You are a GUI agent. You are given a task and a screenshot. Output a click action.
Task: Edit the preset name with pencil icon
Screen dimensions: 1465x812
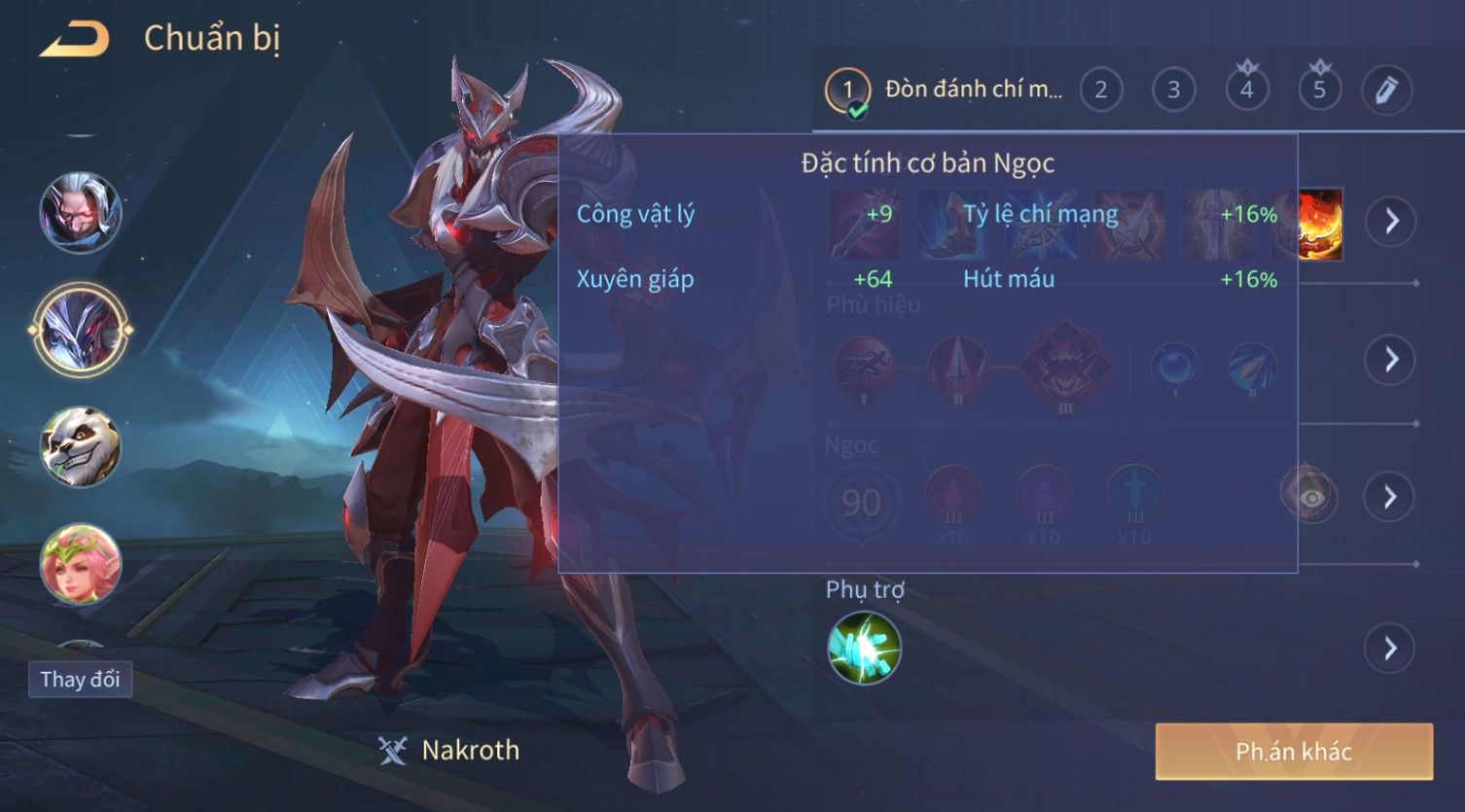(x=1386, y=90)
